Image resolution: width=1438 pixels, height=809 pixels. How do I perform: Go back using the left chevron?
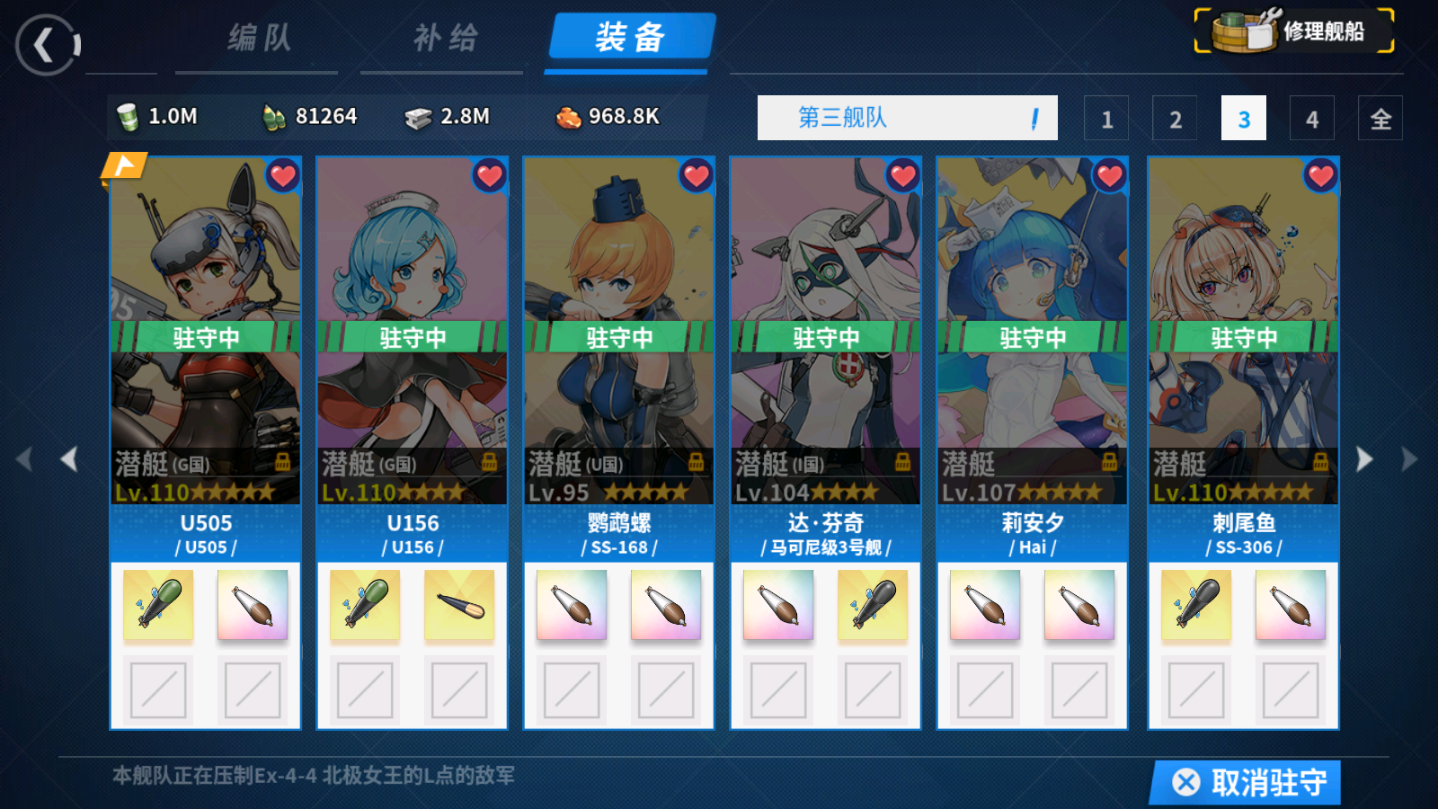click(x=47, y=44)
